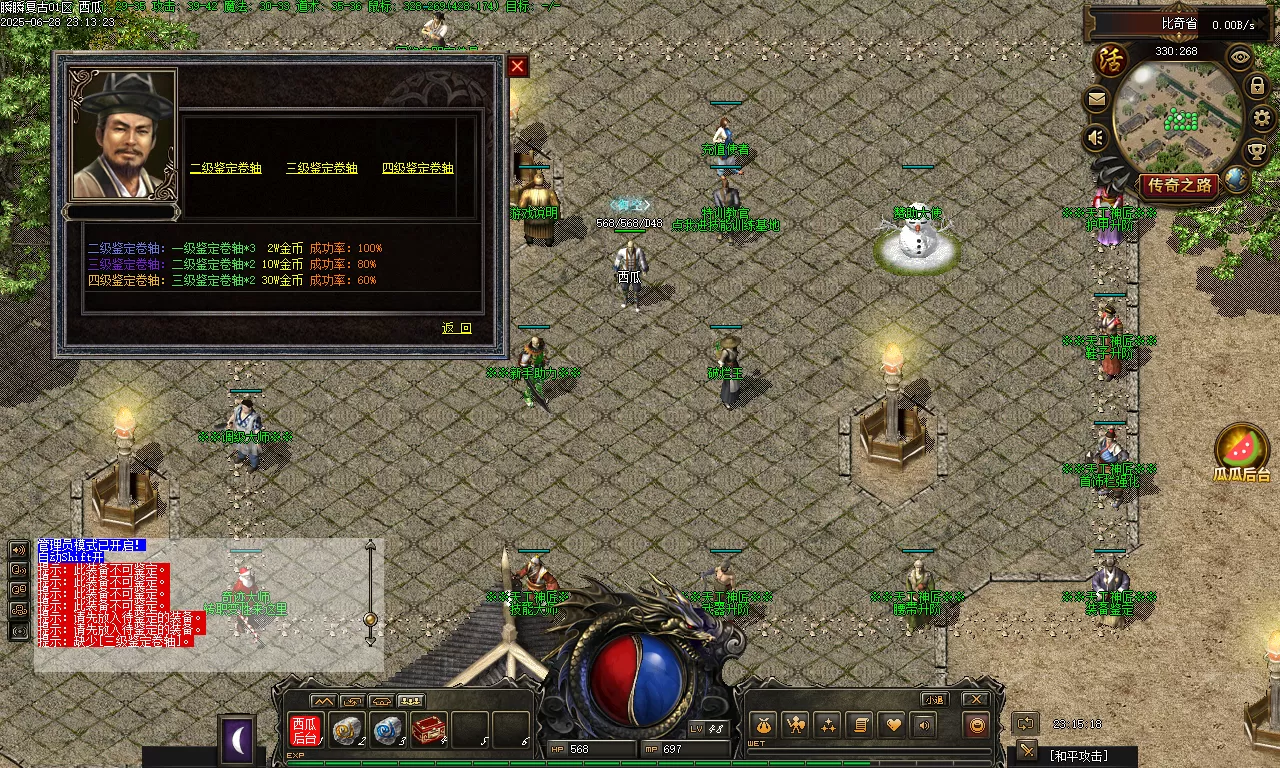1280x768 pixels.
Task: Pick the 四级鉴定卷轴 option
Action: [x=417, y=168]
